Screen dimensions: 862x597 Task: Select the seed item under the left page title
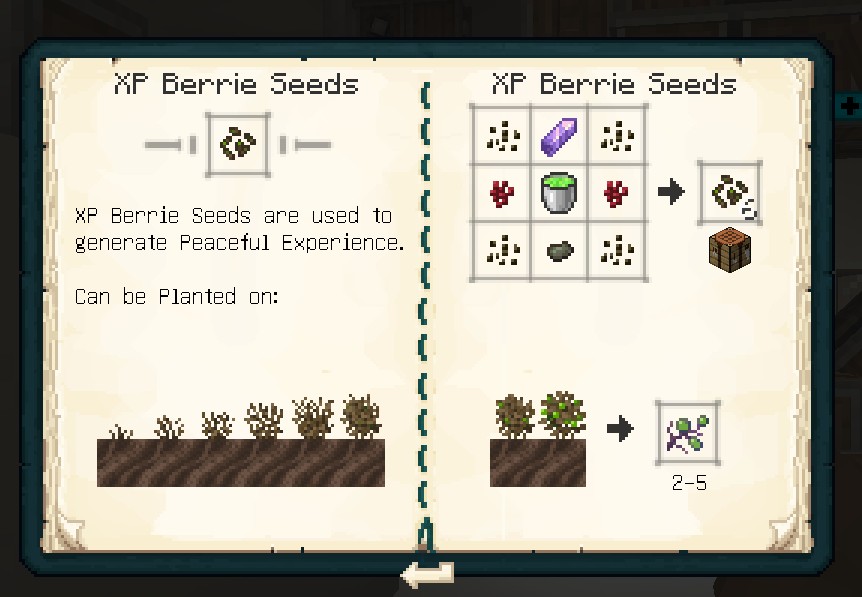[237, 143]
